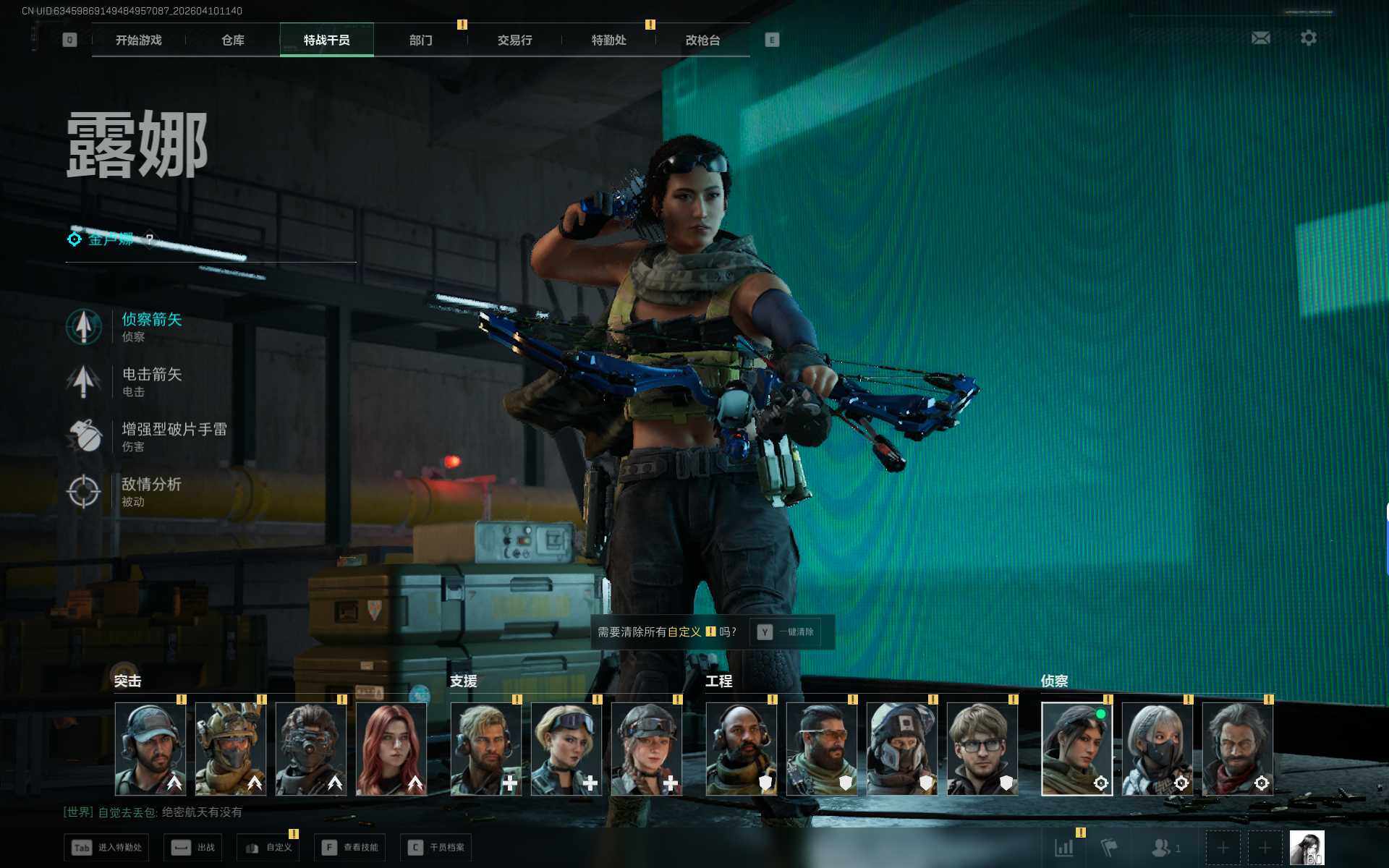
Task: Select the glasses-wearing engineer operator portrait
Action: pos(982,749)
